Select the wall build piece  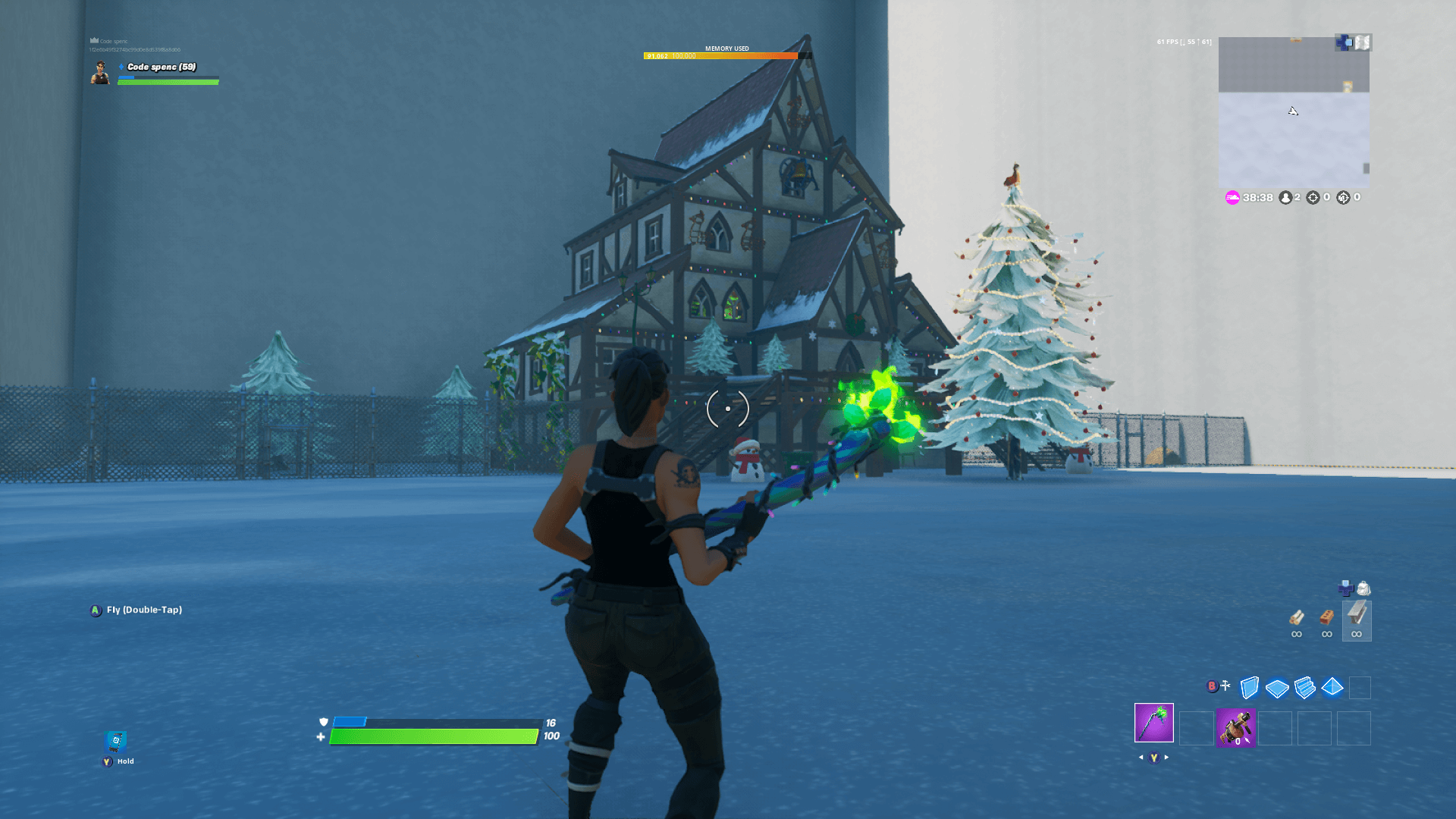click(x=1248, y=689)
